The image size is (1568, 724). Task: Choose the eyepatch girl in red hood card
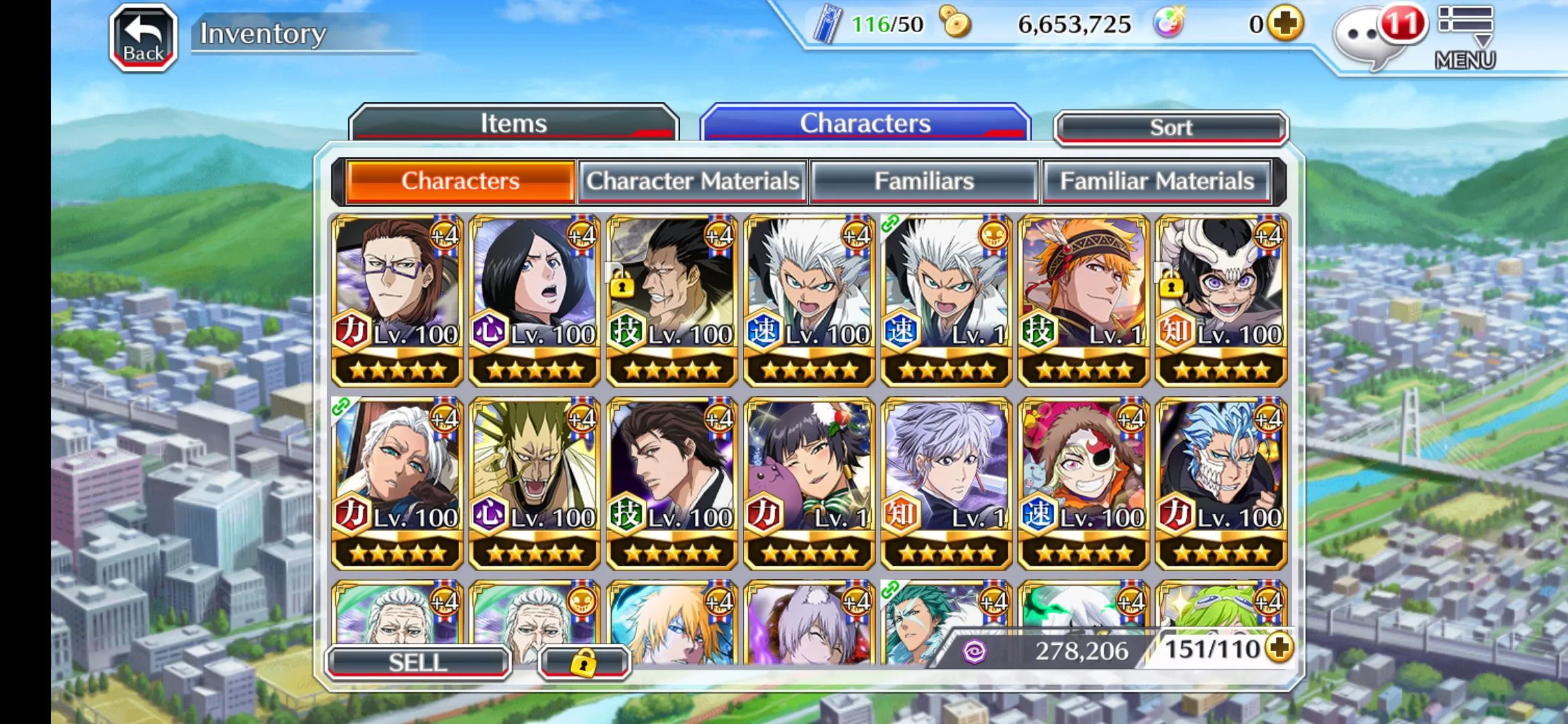point(1084,483)
